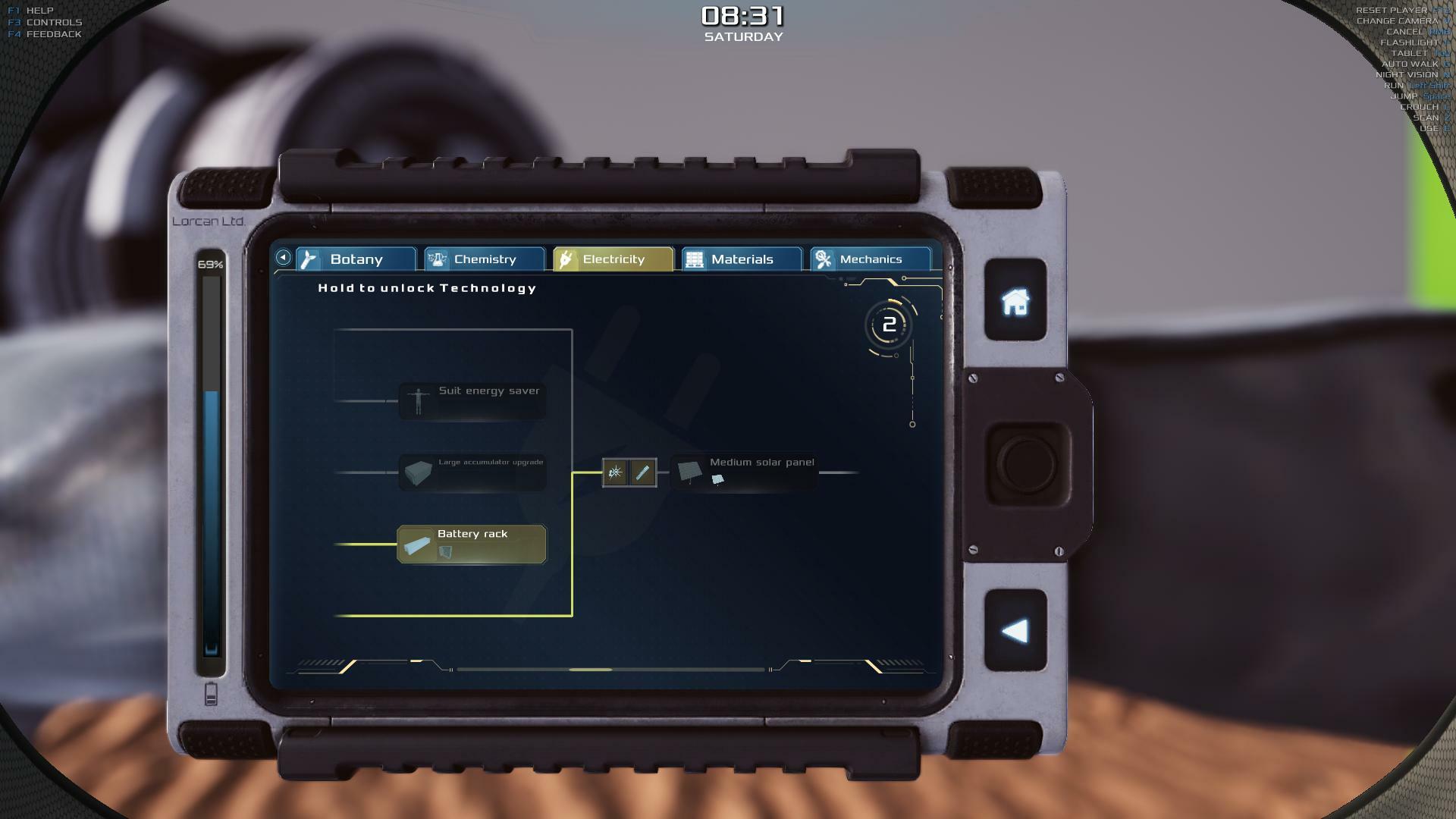Show the Materials tab
This screenshot has height=819, width=1456.
tap(741, 259)
